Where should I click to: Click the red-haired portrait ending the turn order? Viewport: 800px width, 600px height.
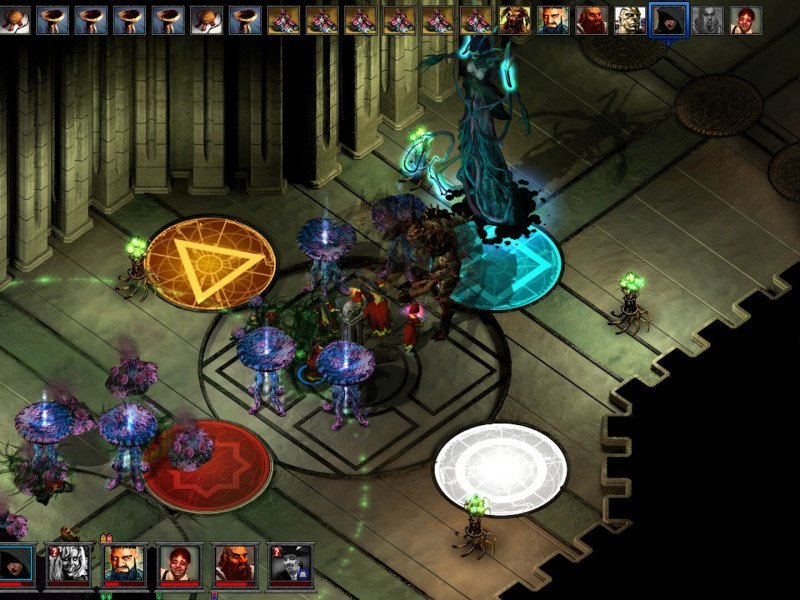point(743,19)
